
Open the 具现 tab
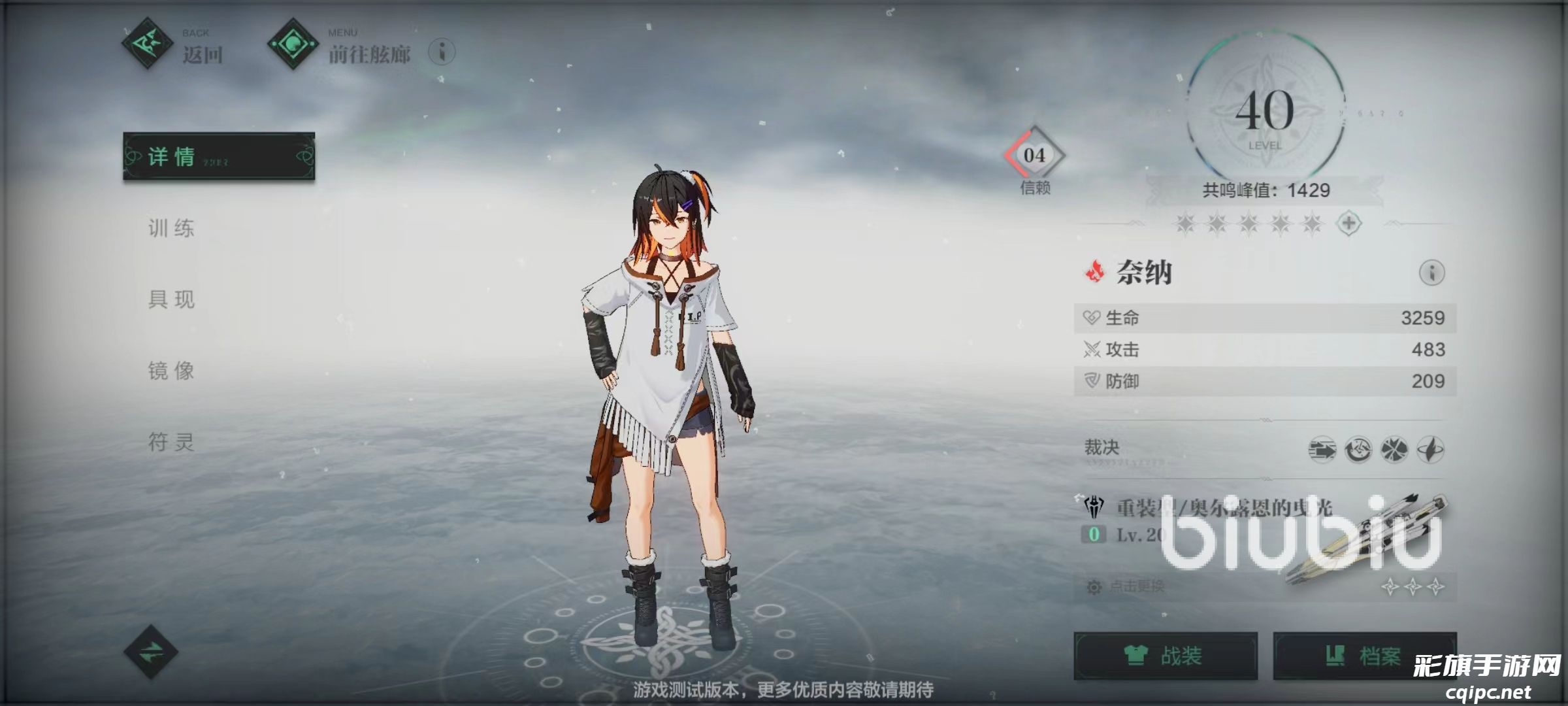pos(171,299)
